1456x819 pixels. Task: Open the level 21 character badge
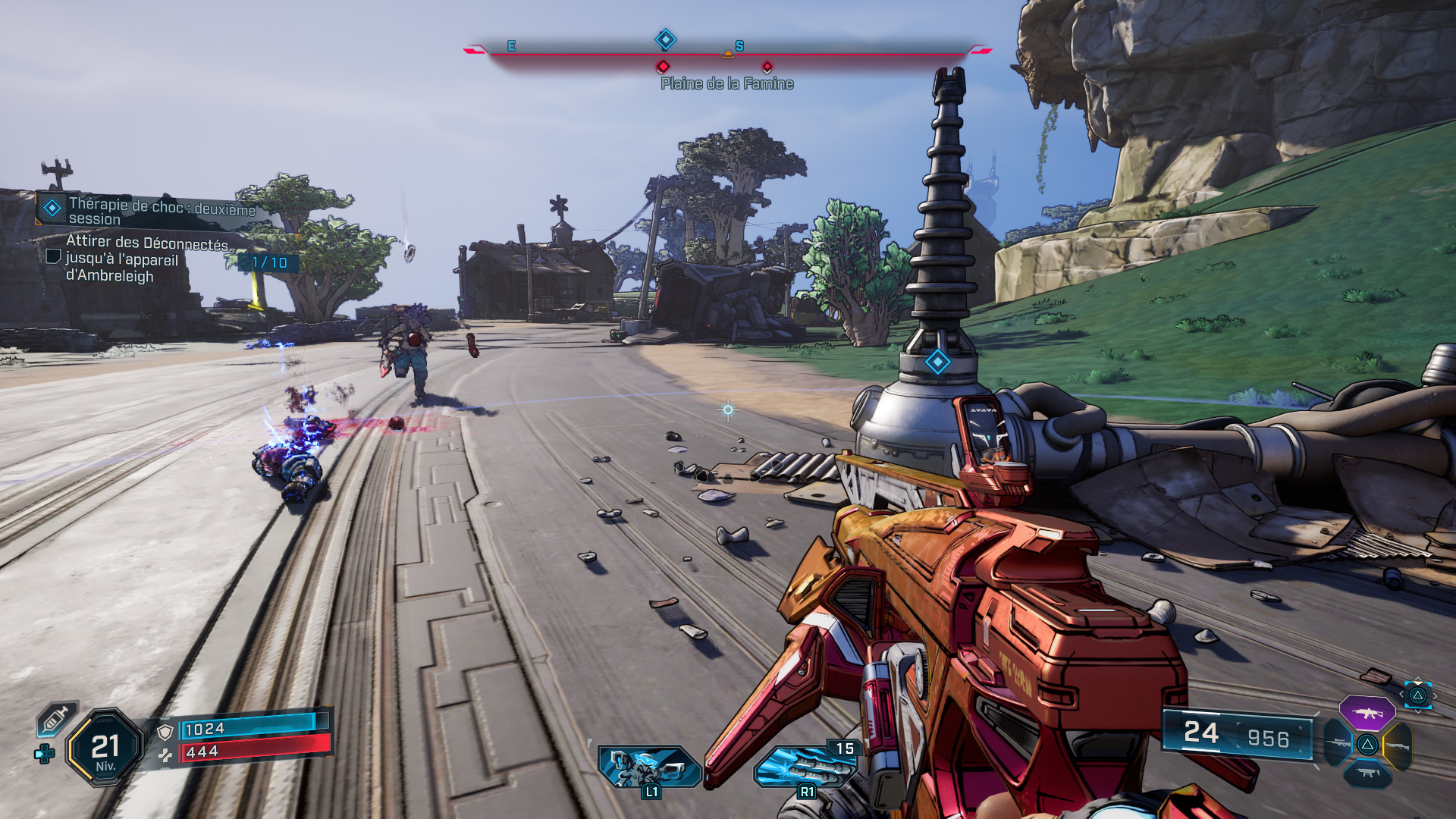(x=105, y=748)
